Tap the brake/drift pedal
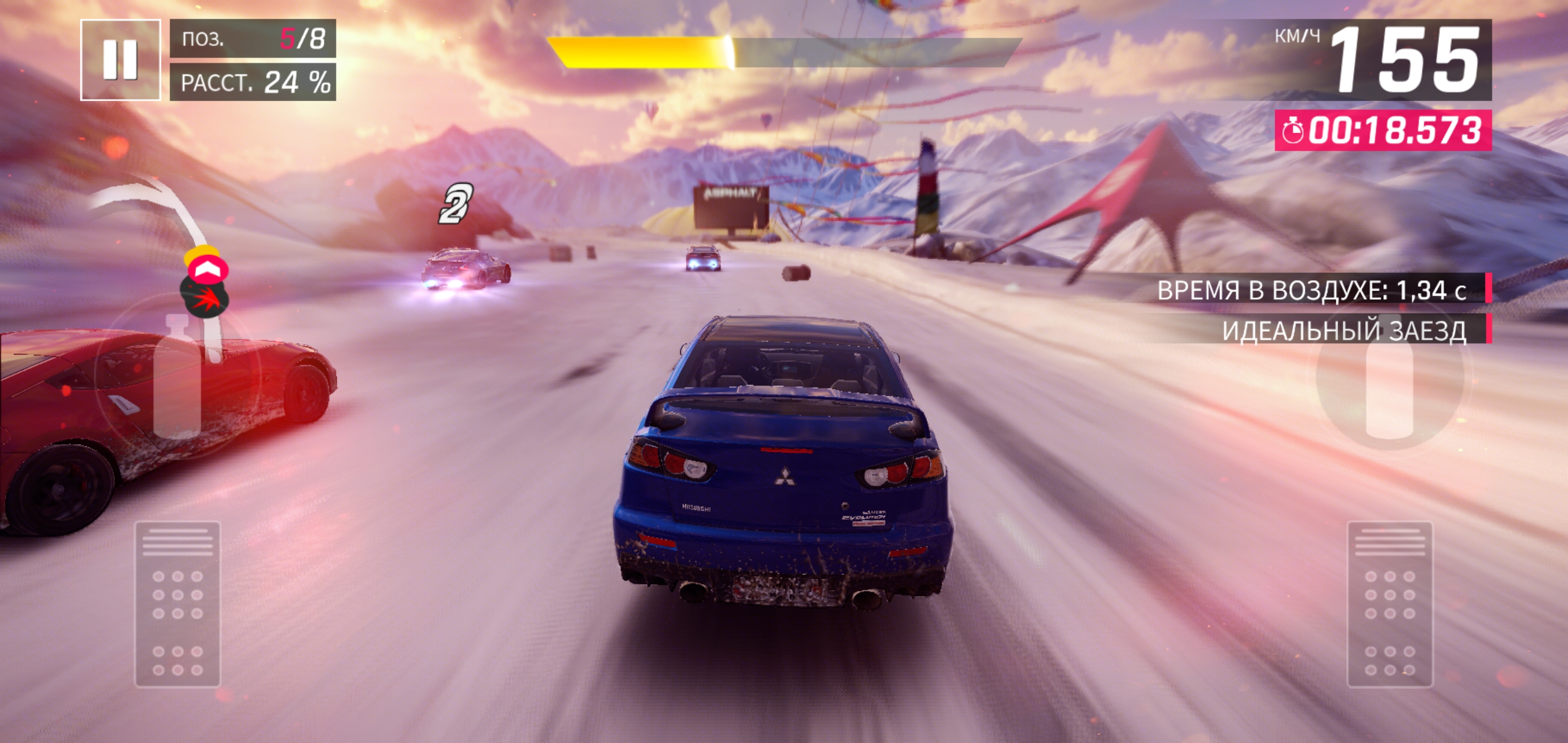 177,604
